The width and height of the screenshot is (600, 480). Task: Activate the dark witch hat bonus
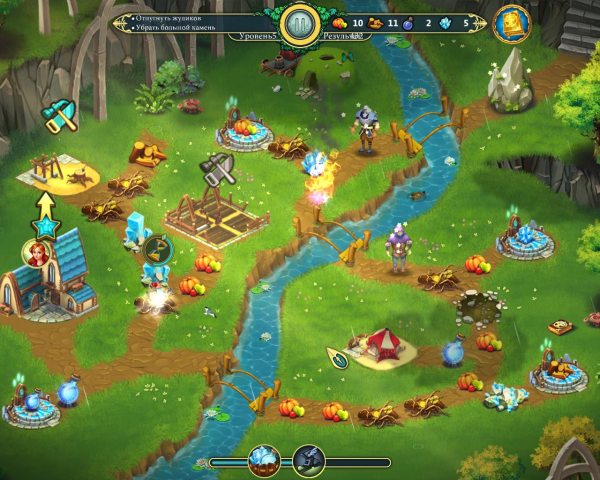pyautogui.click(x=308, y=461)
